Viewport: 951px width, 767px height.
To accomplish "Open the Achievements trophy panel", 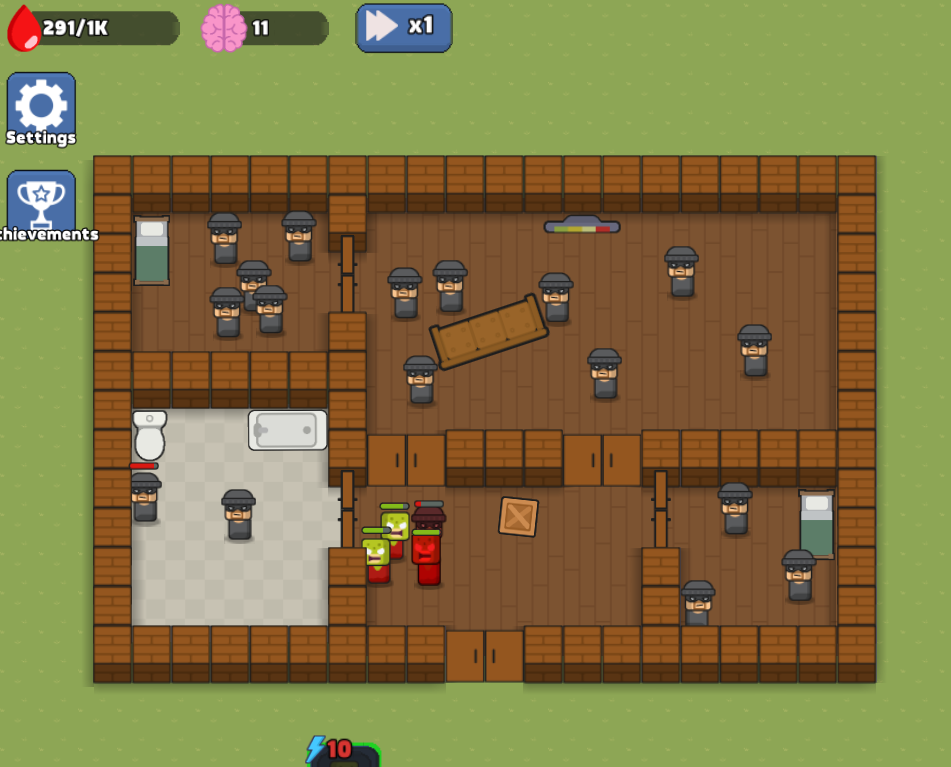I will 41,204.
